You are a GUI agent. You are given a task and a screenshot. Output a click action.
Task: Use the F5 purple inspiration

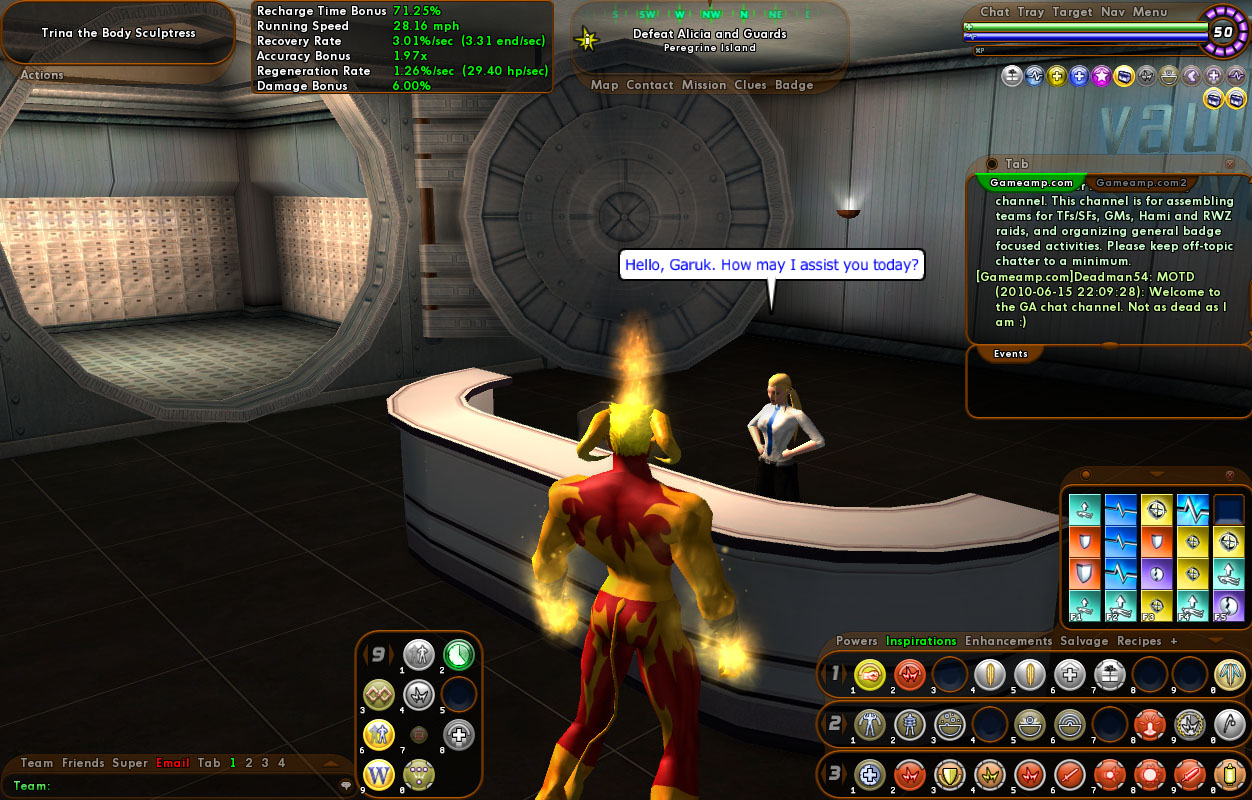(1228, 606)
